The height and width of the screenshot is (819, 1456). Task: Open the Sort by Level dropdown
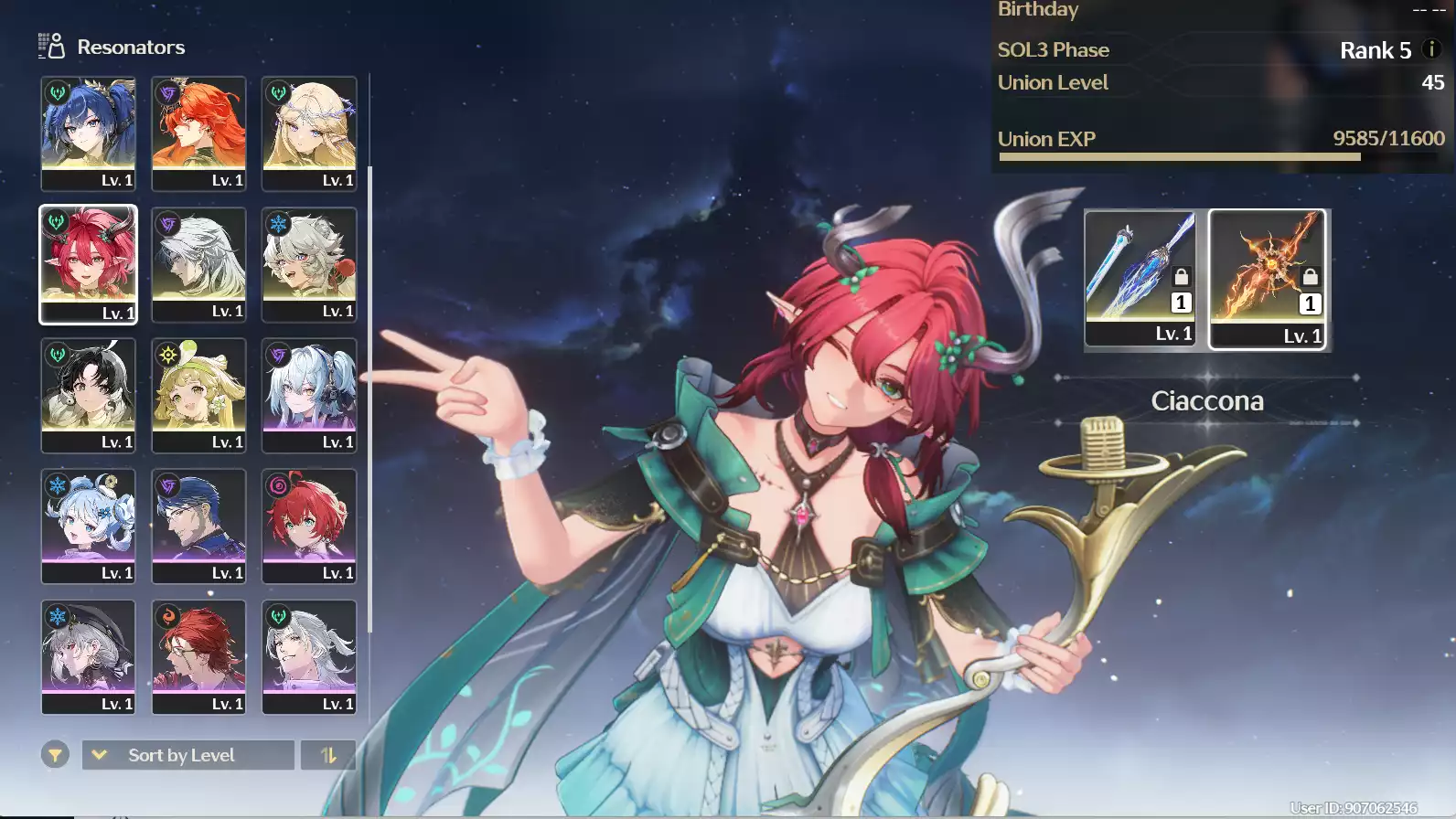pyautogui.click(x=187, y=755)
